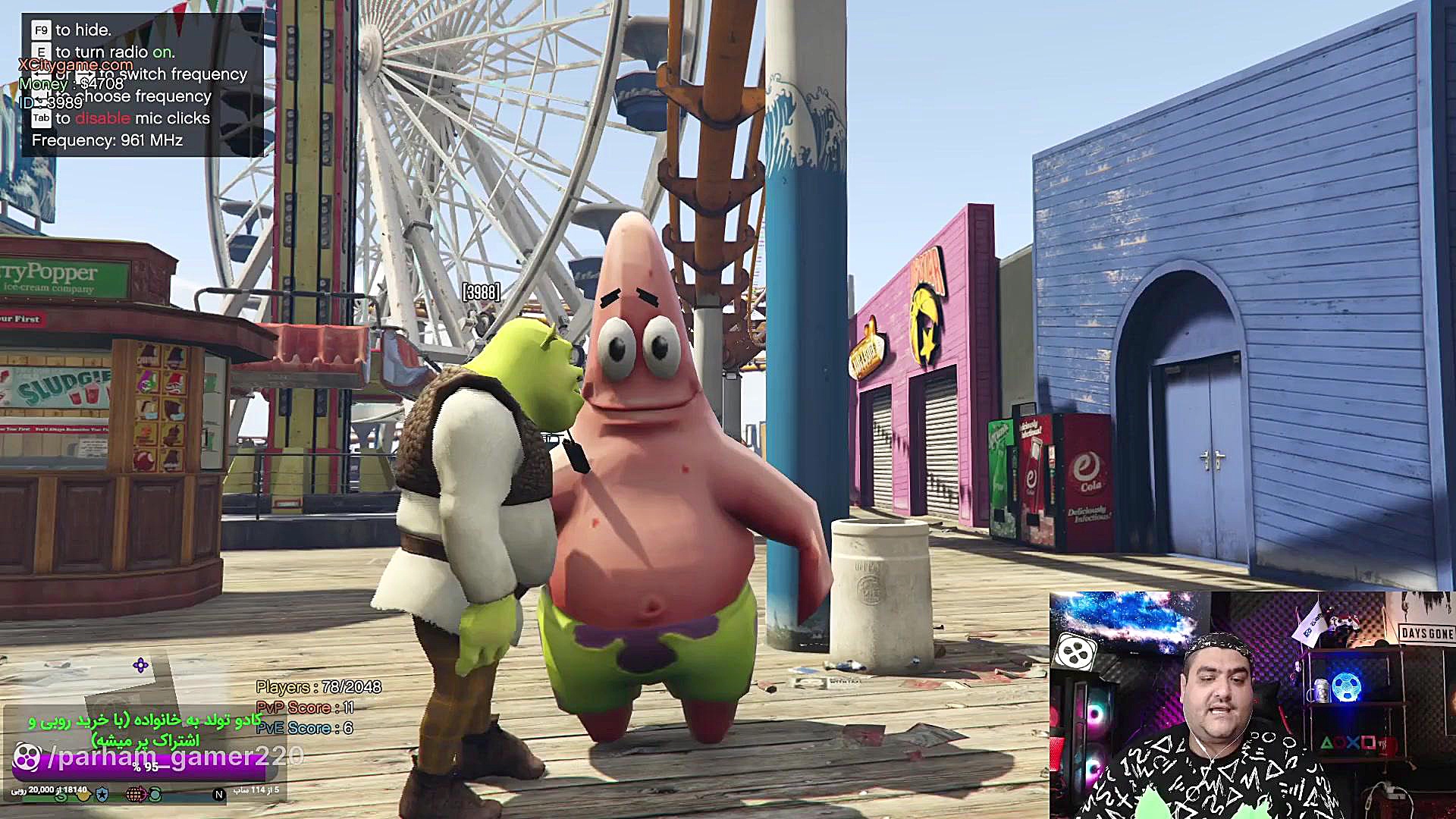
Task: Open the XCitygame.com server link
Action: 76,64
